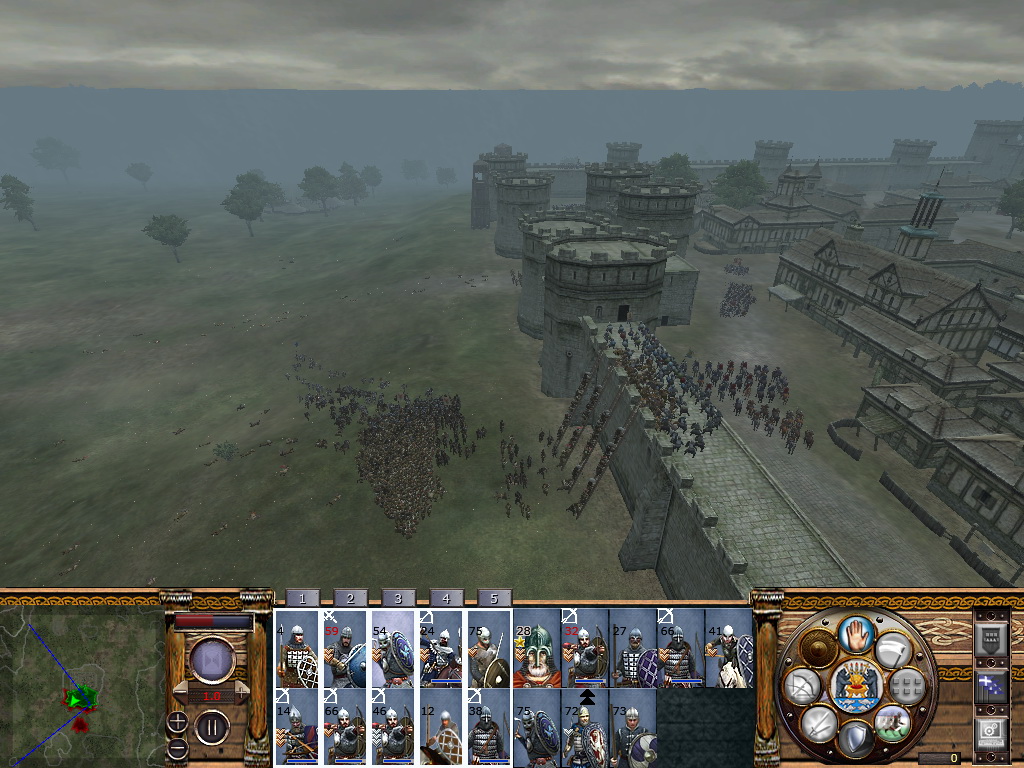Screen dimensions: 1024x768
Task: Zoom out the minimap with minus button
Action: pyautogui.click(x=177, y=748)
